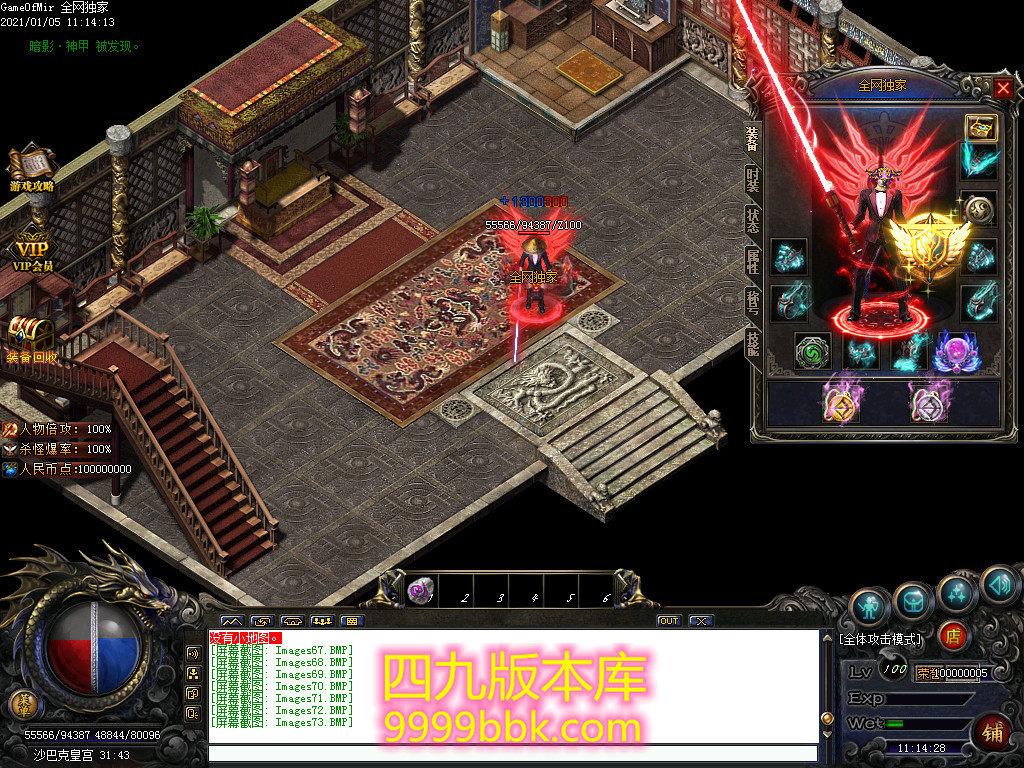Switch to the 技能 skills tab

[753, 342]
